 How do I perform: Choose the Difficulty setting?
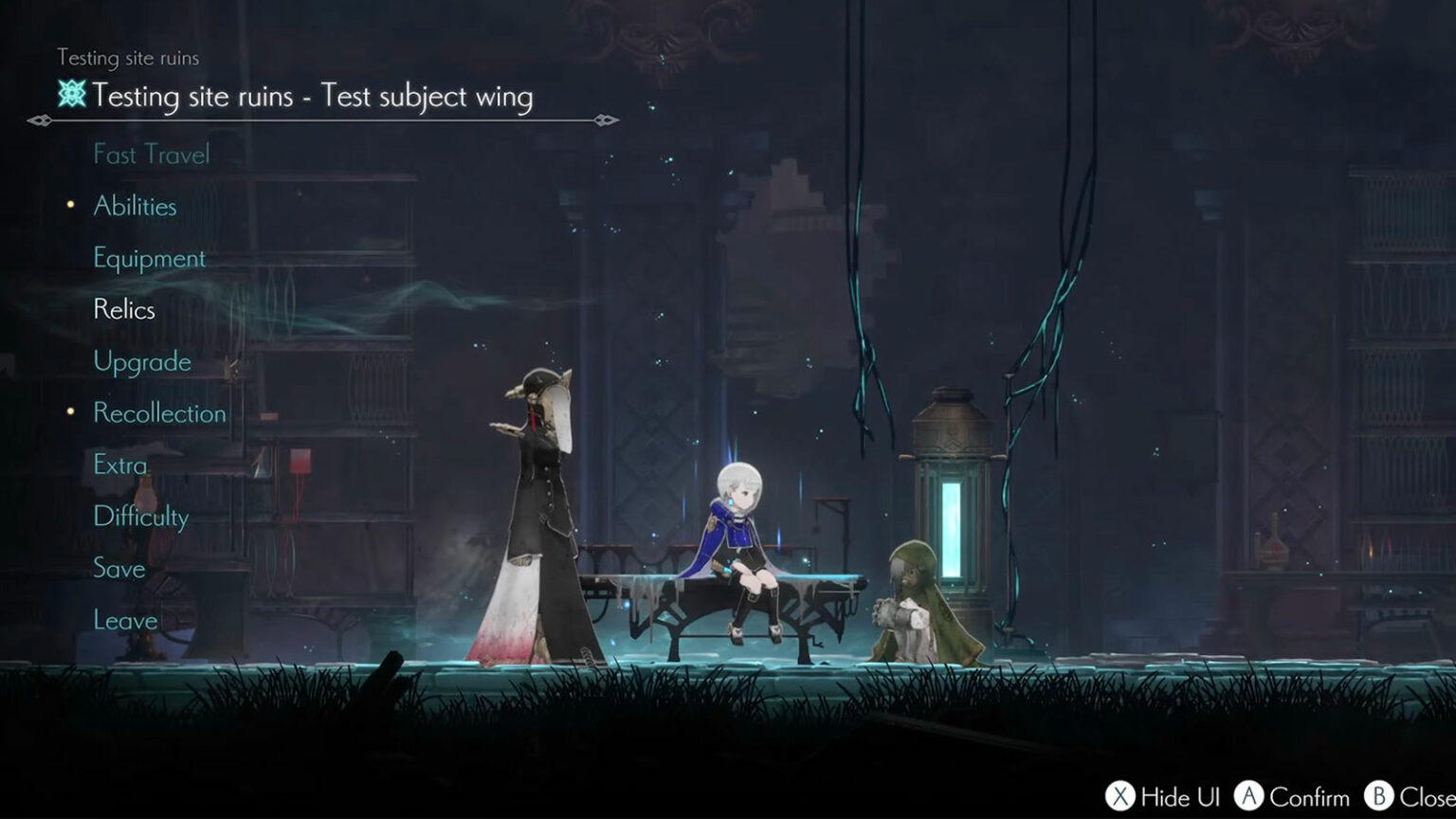point(140,517)
